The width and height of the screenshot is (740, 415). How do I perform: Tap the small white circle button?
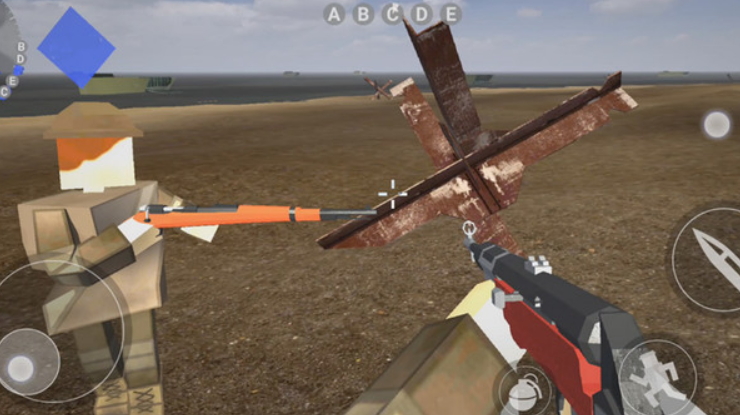tap(716, 124)
